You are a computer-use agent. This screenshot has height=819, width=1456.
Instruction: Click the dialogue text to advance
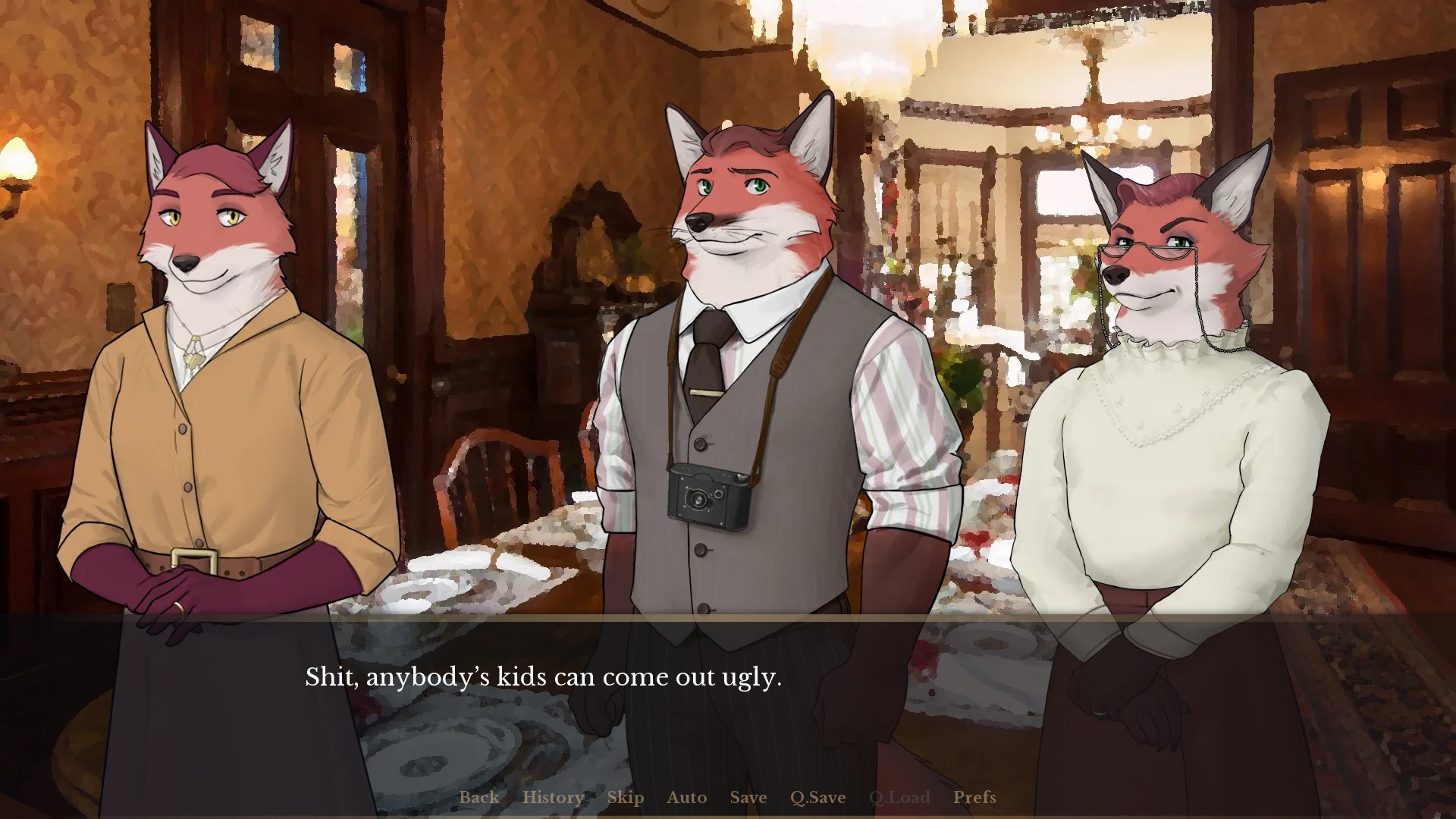click(x=543, y=677)
